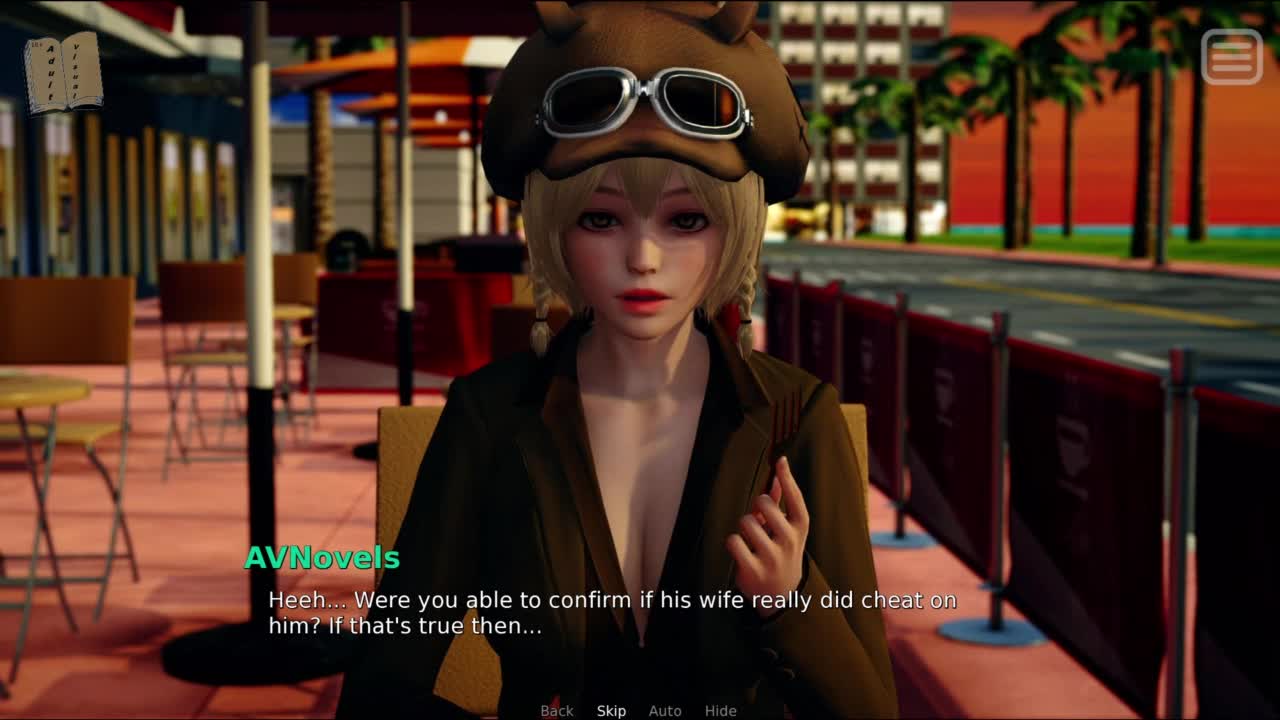Hide the dialogue text box

[x=720, y=711]
